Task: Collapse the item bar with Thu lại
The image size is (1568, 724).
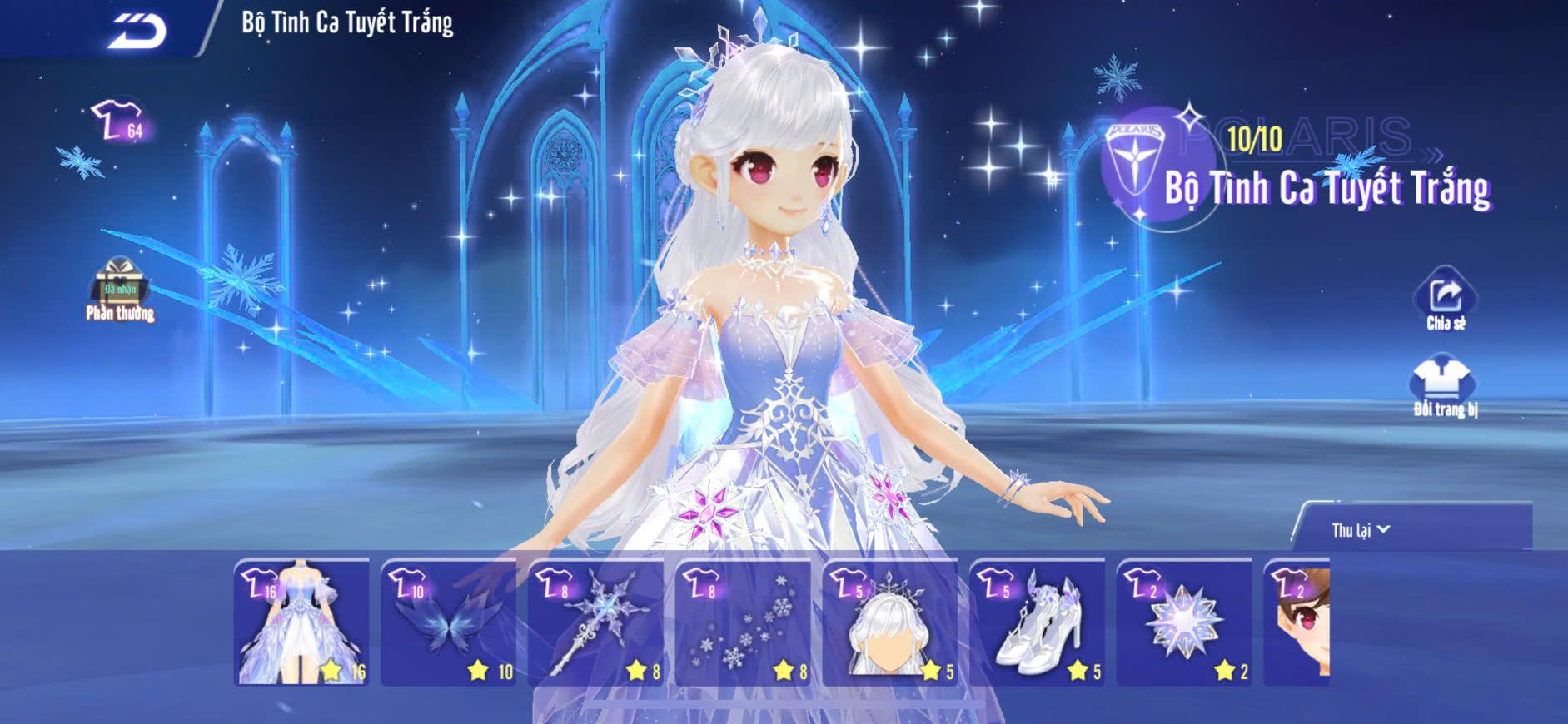Action: coord(1361,530)
